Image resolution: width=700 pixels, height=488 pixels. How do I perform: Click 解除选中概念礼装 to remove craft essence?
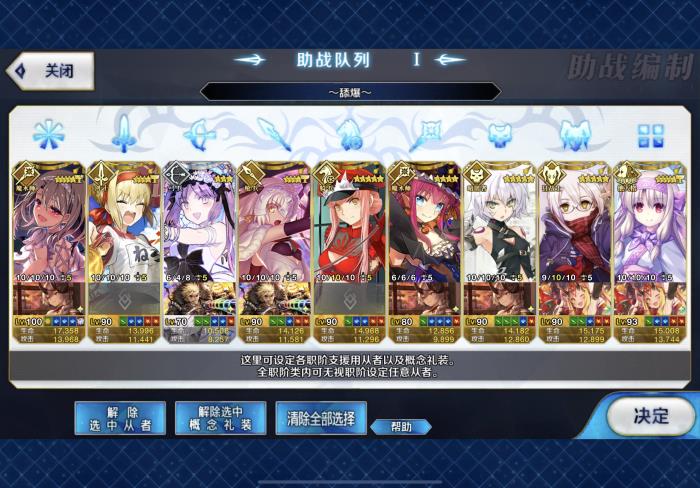coord(220,418)
